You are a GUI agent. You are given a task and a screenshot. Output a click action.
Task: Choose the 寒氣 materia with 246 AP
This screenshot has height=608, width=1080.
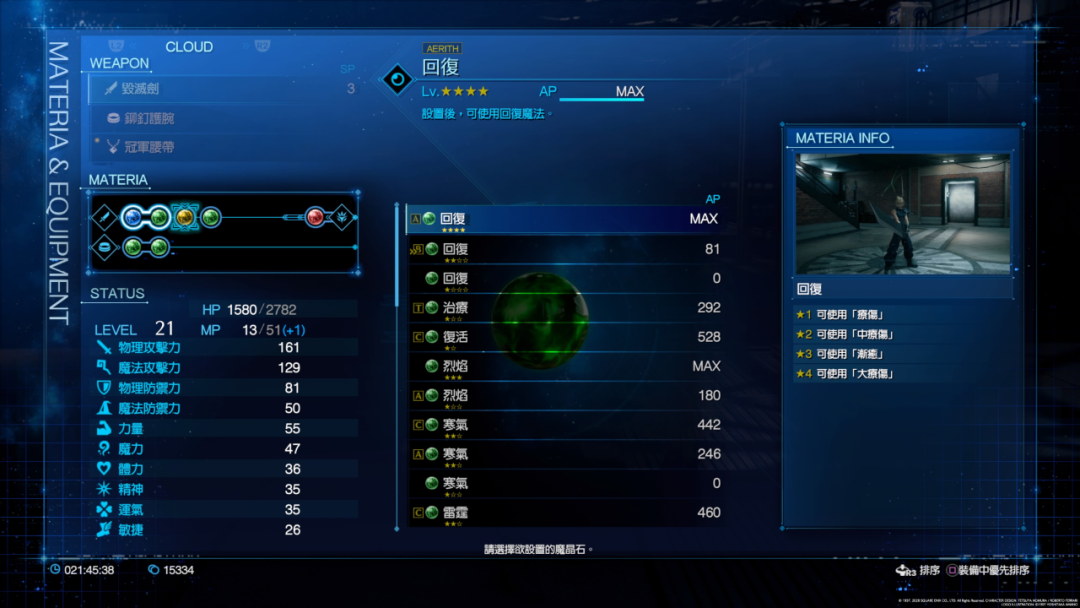coord(564,454)
